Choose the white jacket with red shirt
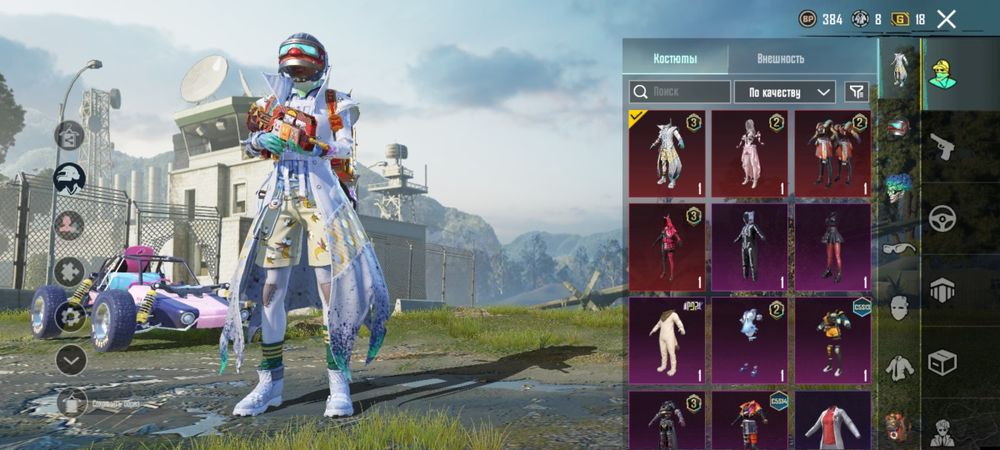Viewport: 1000px width, 450px height. point(832,420)
